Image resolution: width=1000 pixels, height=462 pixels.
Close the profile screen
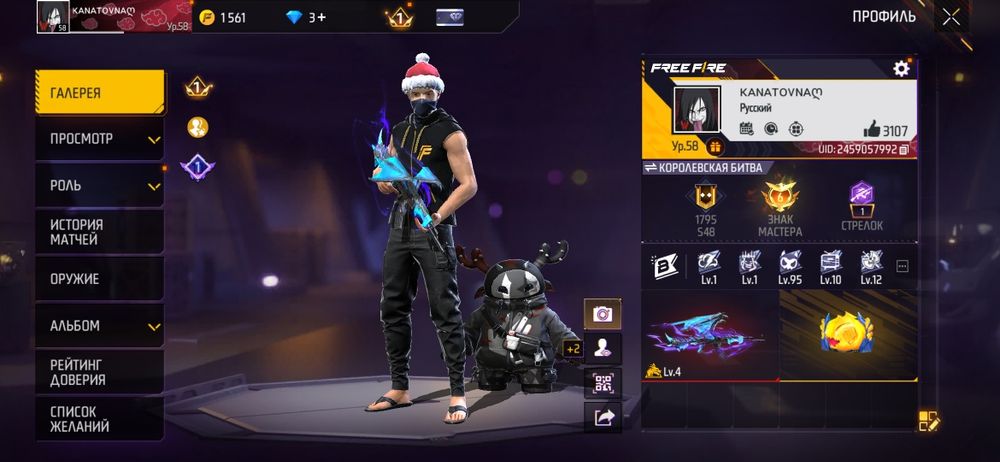(x=950, y=17)
